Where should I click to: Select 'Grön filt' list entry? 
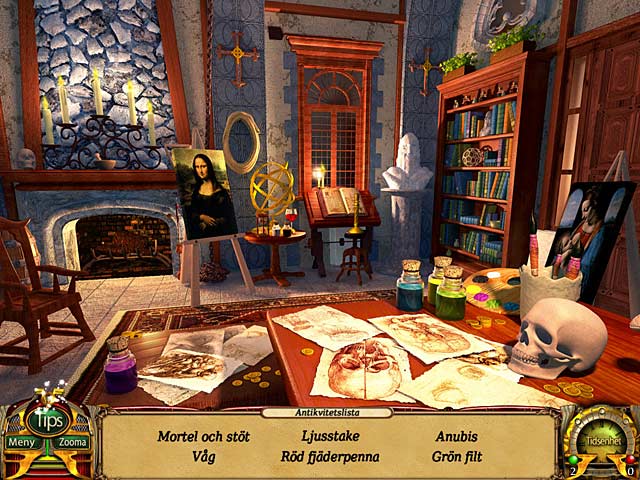point(456,457)
